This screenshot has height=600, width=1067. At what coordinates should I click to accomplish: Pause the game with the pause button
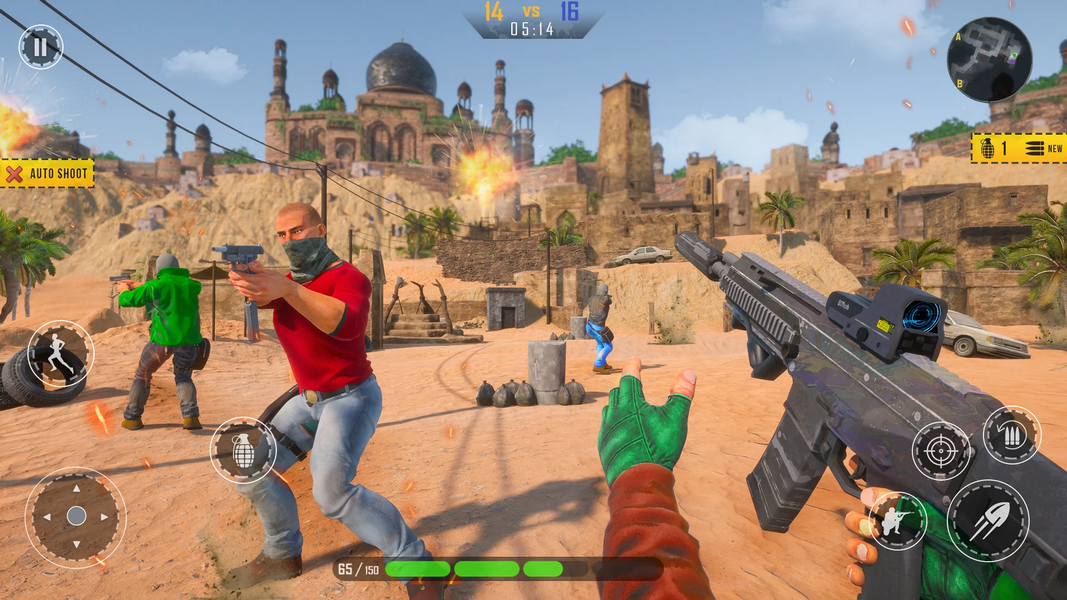[41, 46]
